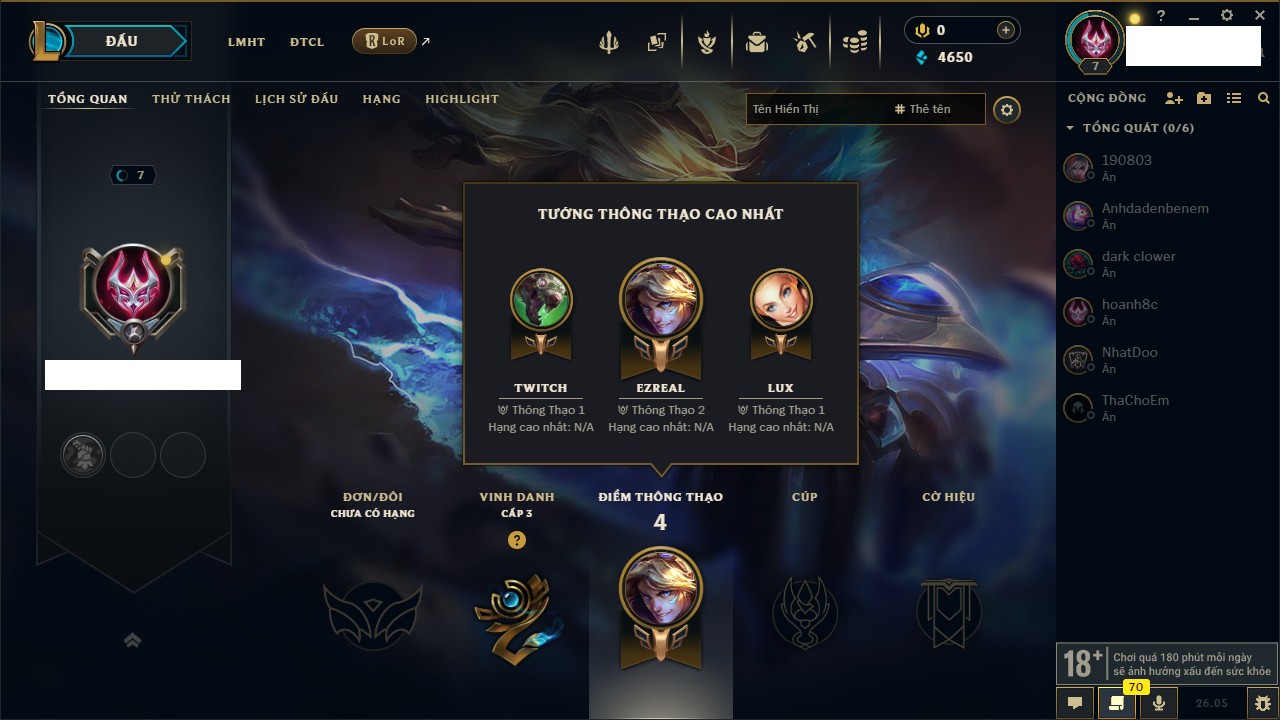Click the ĐẤU play button
This screenshot has height=720, width=1280.
click(x=122, y=41)
